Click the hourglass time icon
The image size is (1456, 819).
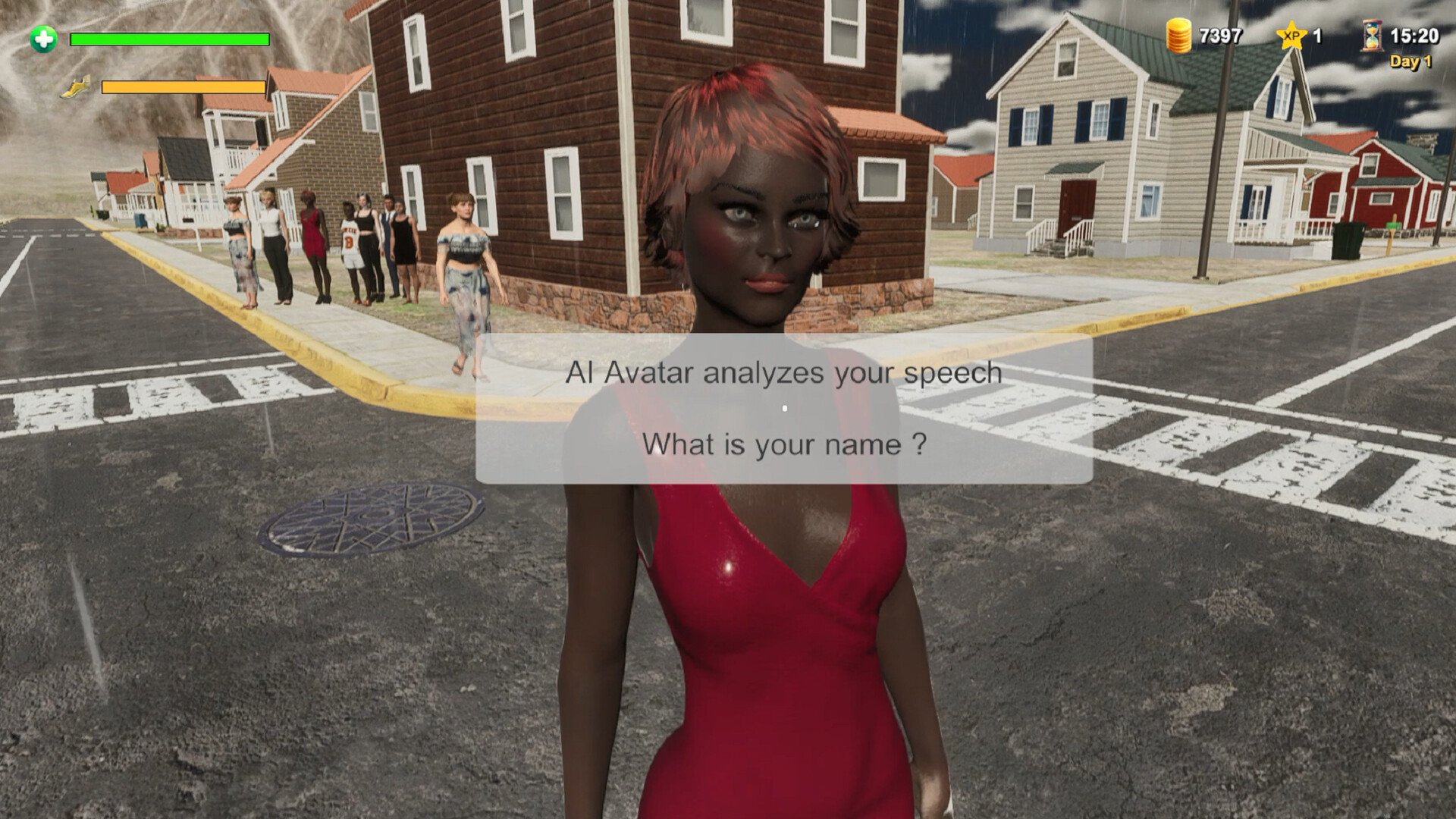point(1371,36)
